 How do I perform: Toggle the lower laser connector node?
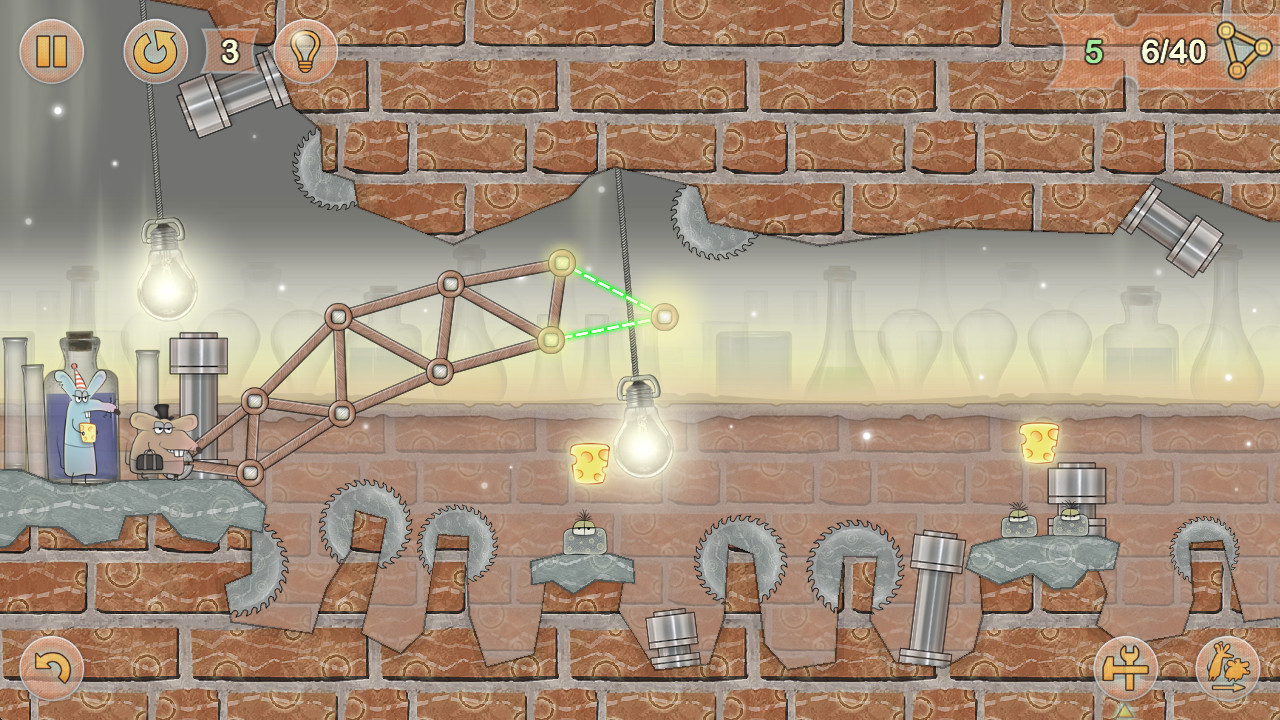pyautogui.click(x=549, y=340)
